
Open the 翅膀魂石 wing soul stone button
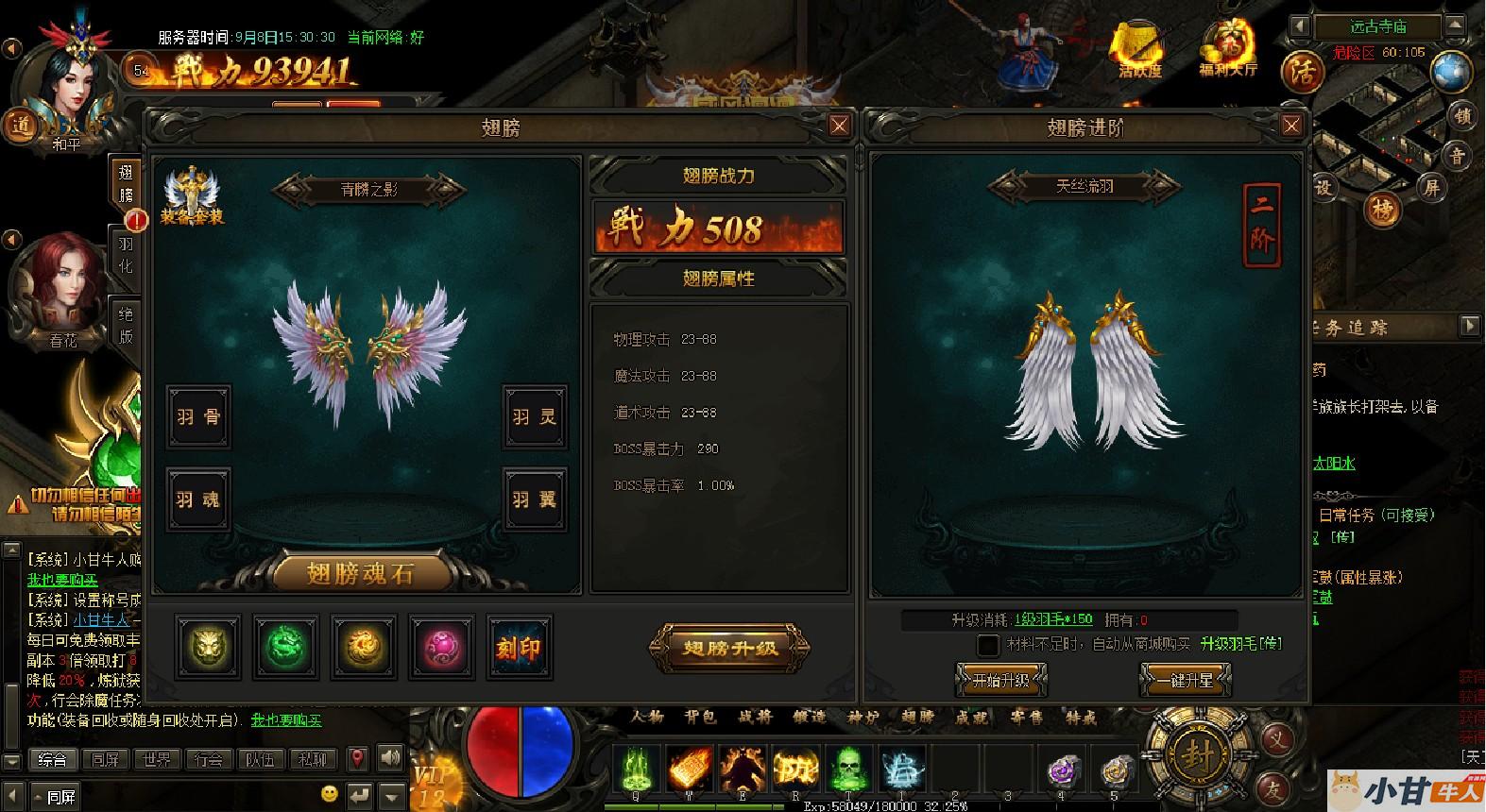pyautogui.click(x=359, y=572)
